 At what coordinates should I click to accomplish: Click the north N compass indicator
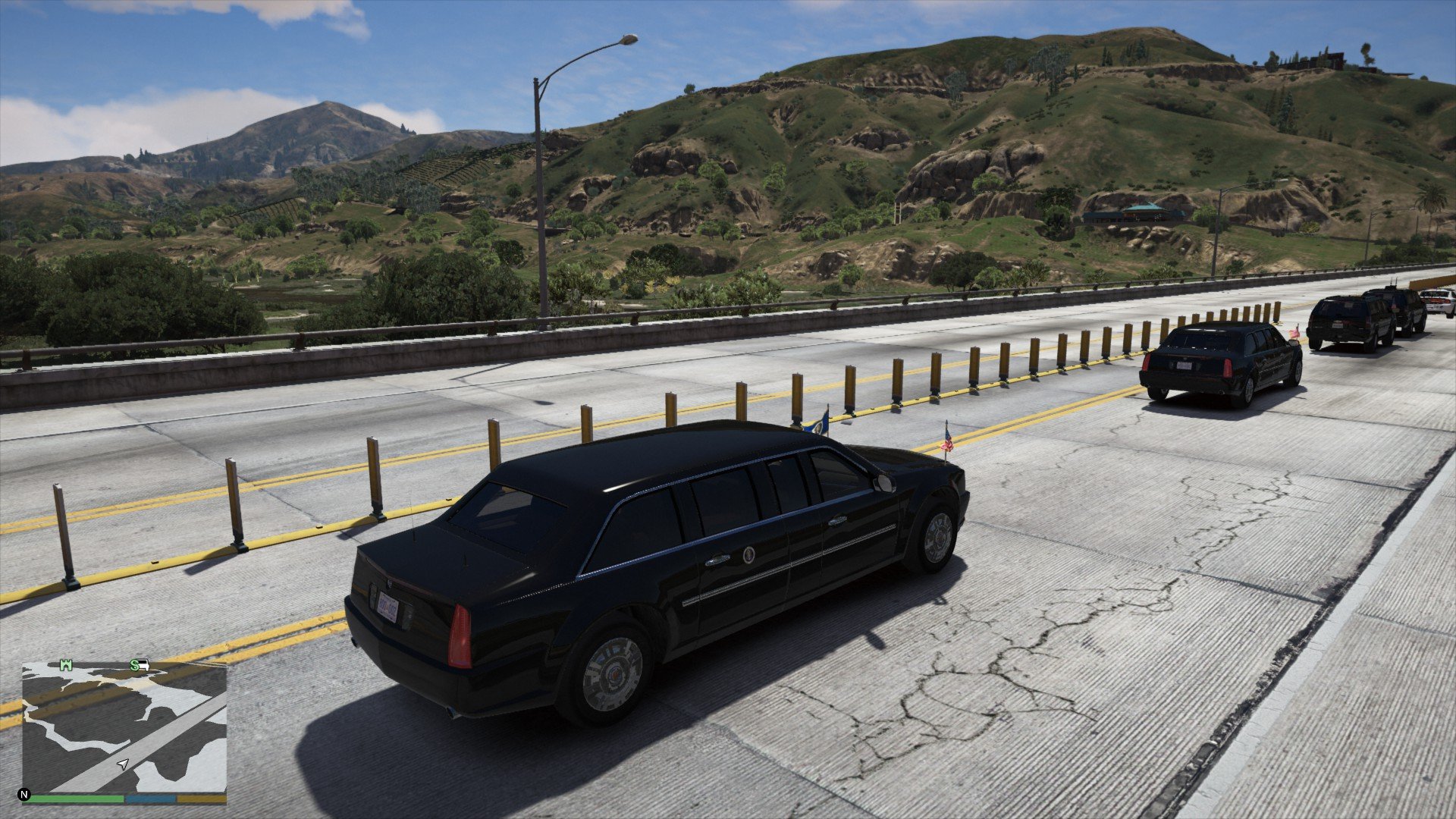tap(24, 795)
